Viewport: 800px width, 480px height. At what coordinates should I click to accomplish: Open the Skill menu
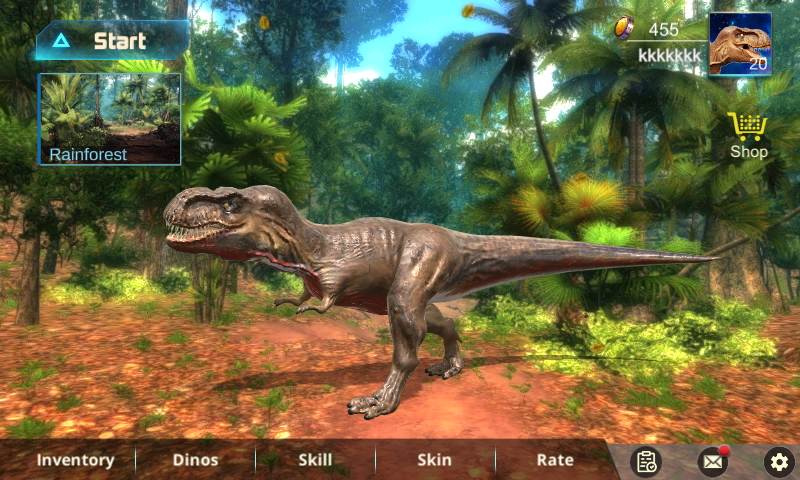click(x=315, y=460)
